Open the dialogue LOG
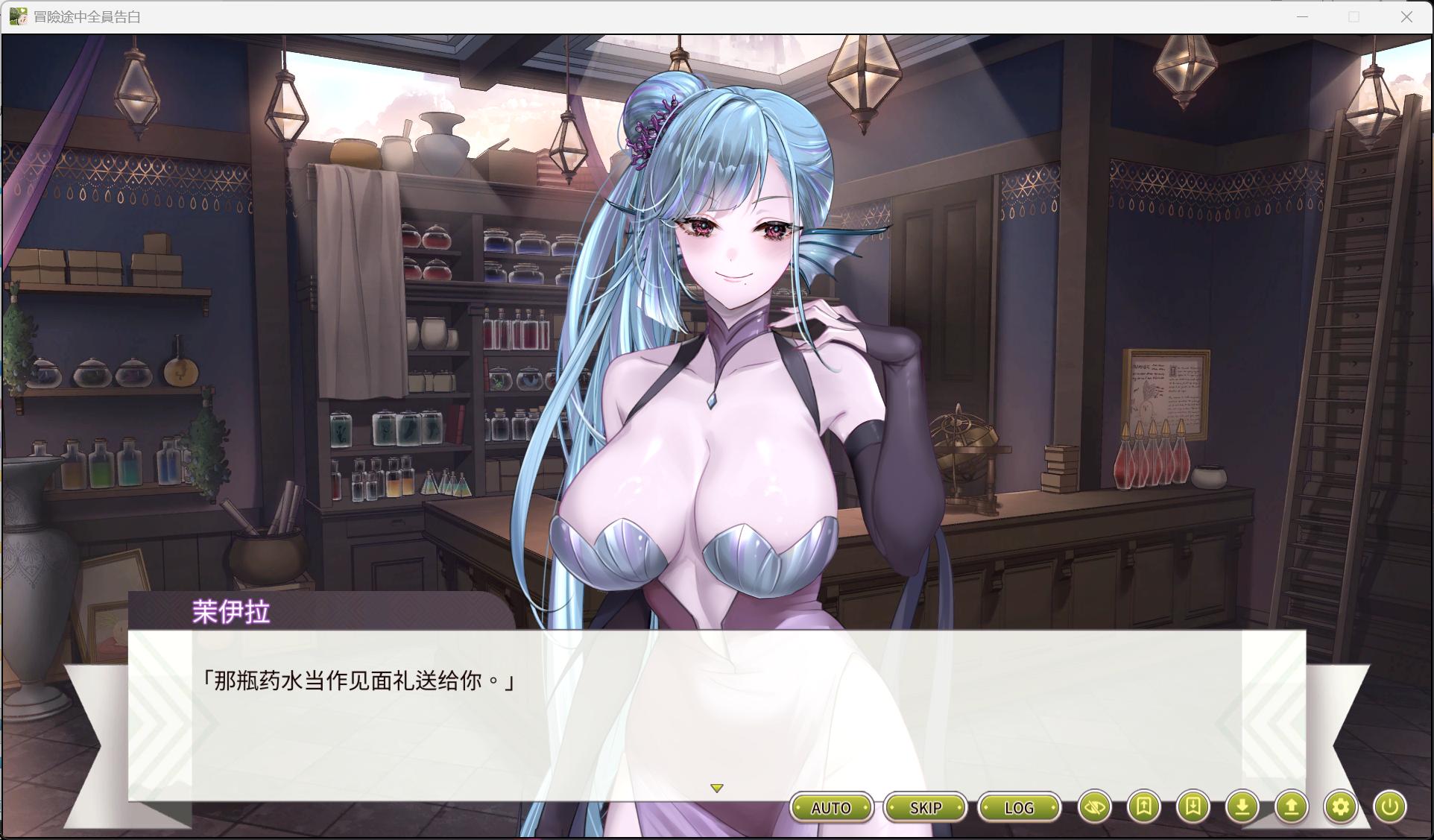This screenshot has height=840, width=1434. coord(1019,808)
